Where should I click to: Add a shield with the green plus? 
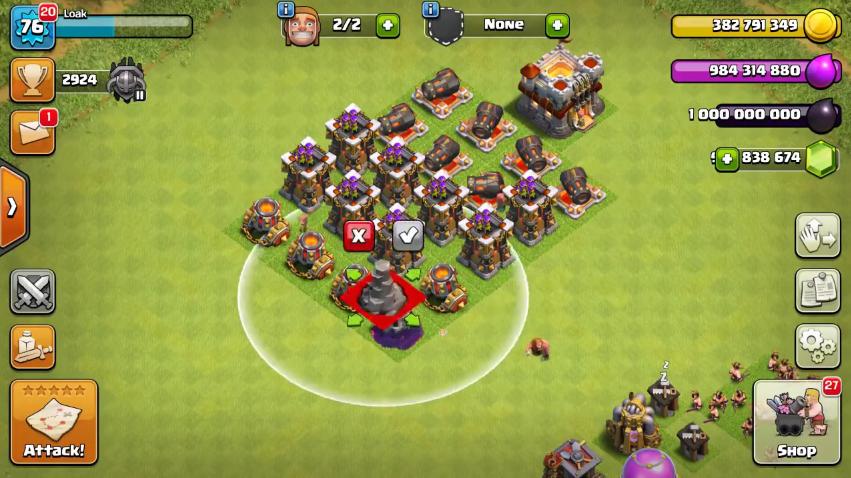[557, 25]
